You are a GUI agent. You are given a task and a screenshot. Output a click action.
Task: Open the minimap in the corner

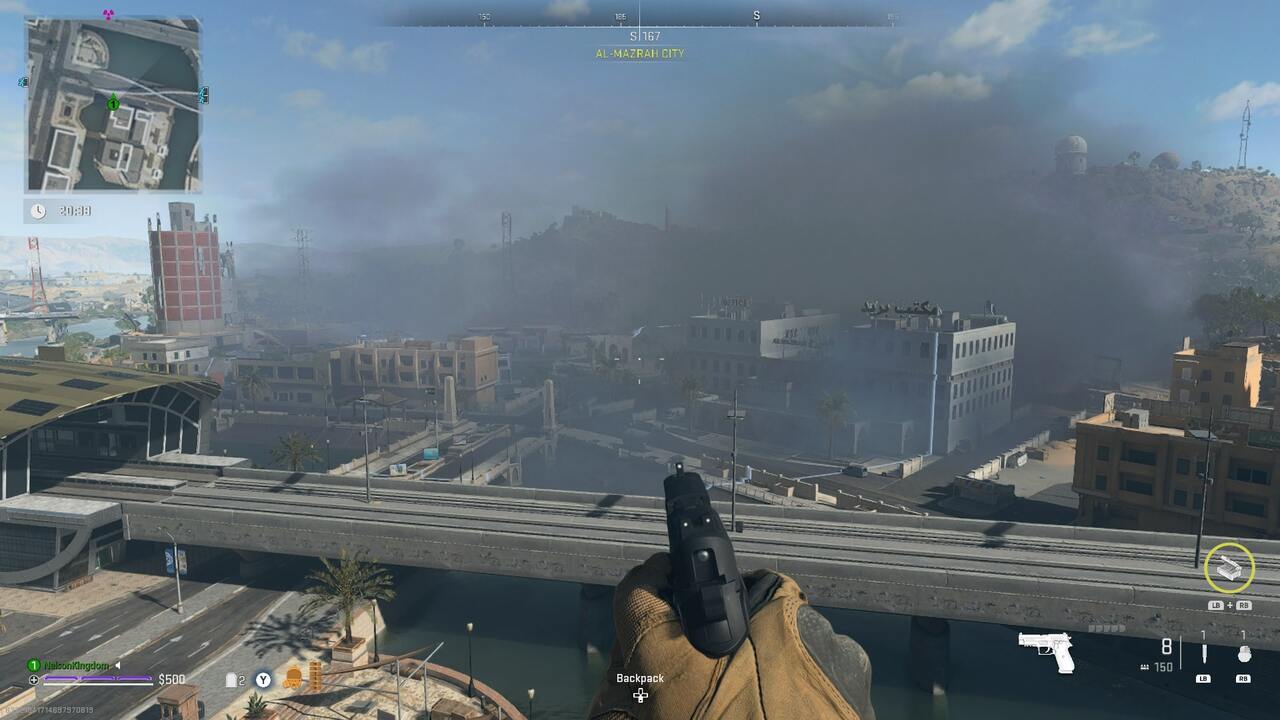[113, 105]
